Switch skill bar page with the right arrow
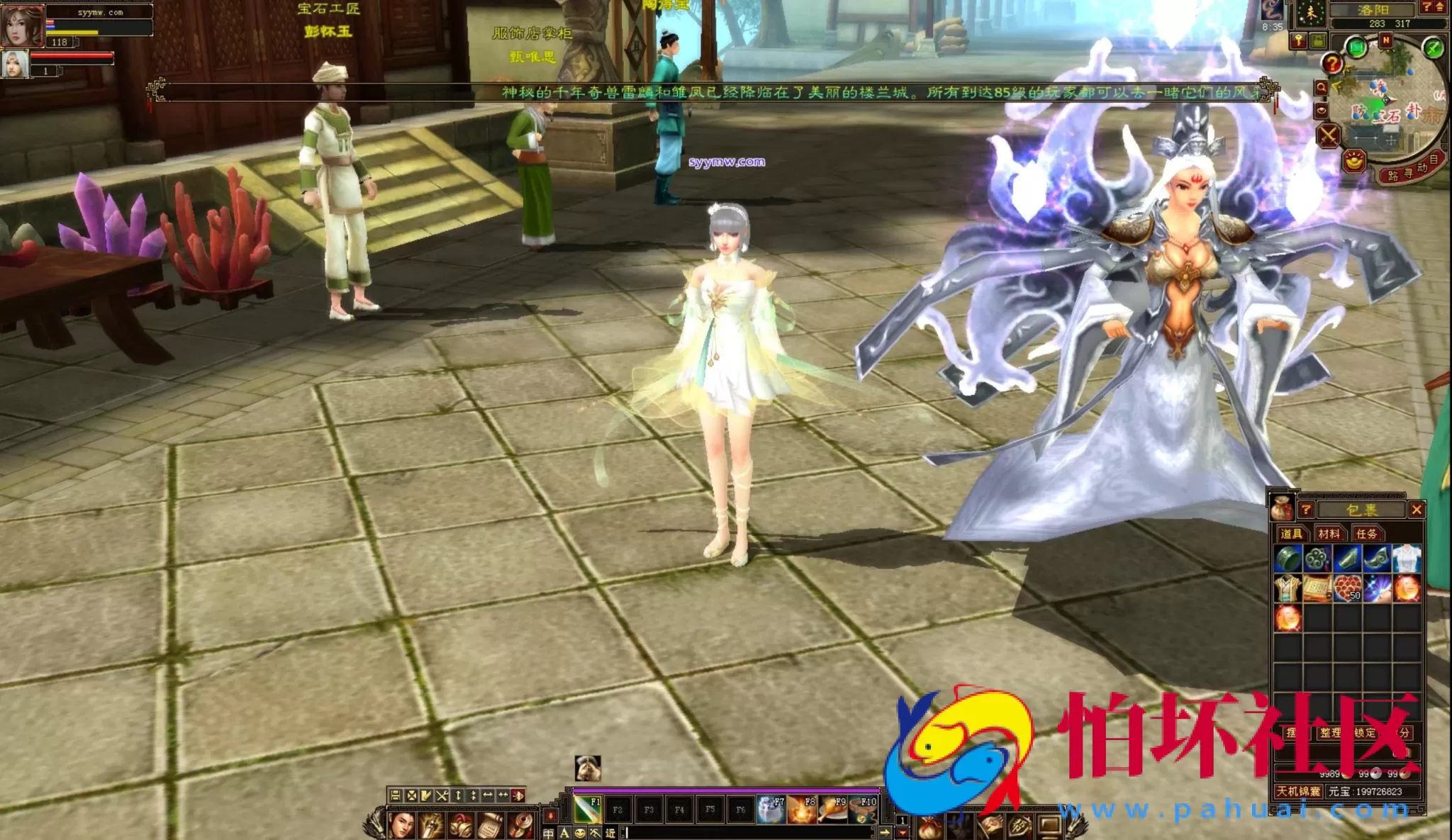1452x840 pixels. click(x=886, y=833)
